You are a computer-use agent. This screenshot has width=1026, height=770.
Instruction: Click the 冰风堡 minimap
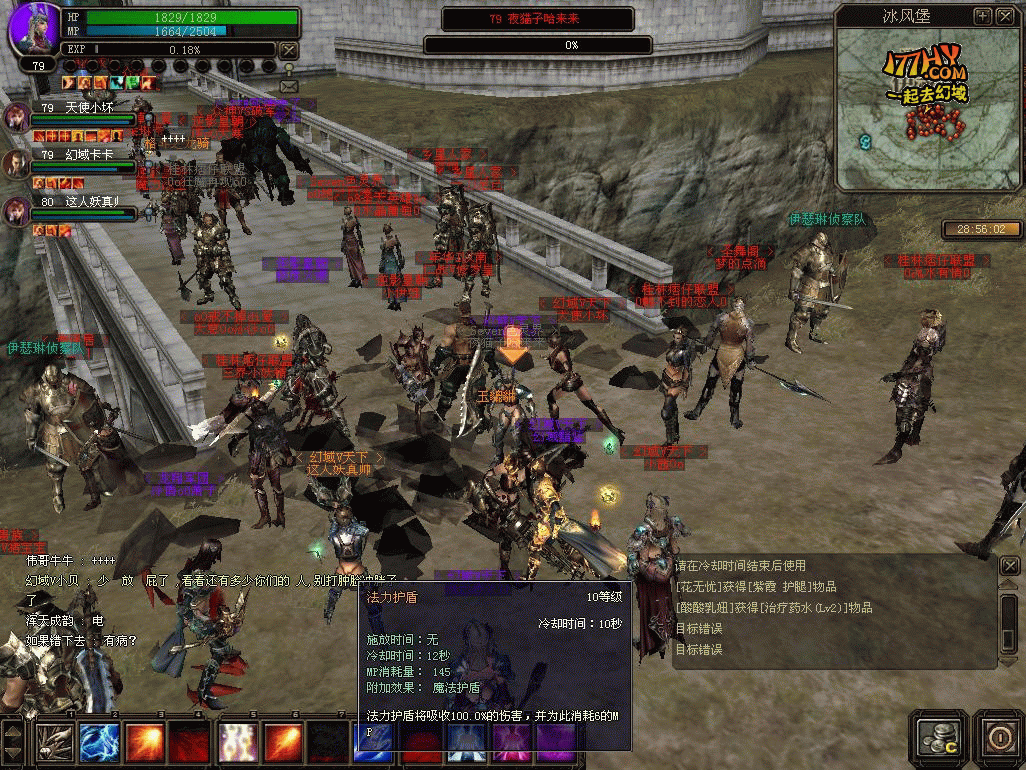click(x=928, y=110)
